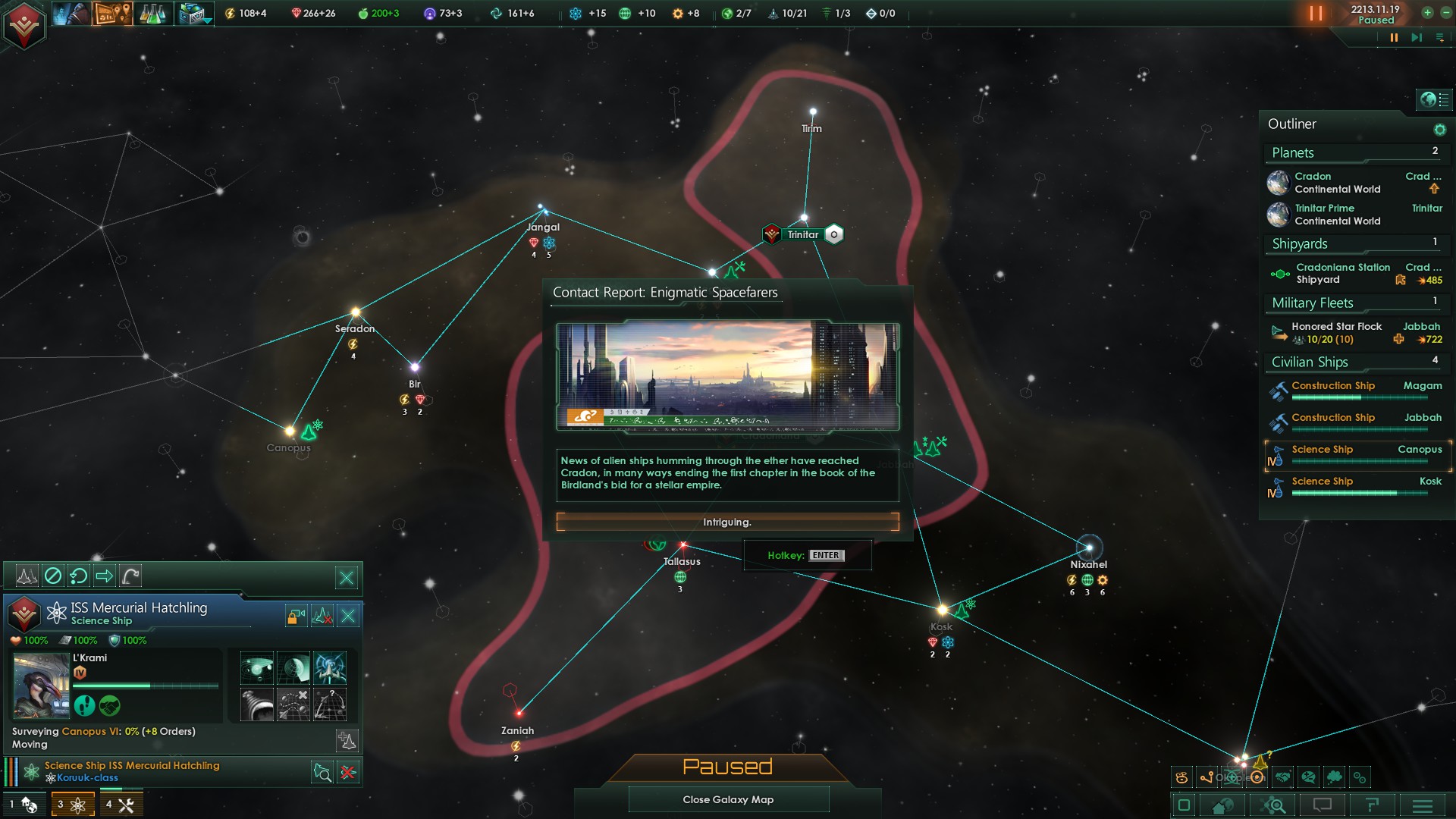Open leader L'Krami's portrait

click(x=41, y=684)
